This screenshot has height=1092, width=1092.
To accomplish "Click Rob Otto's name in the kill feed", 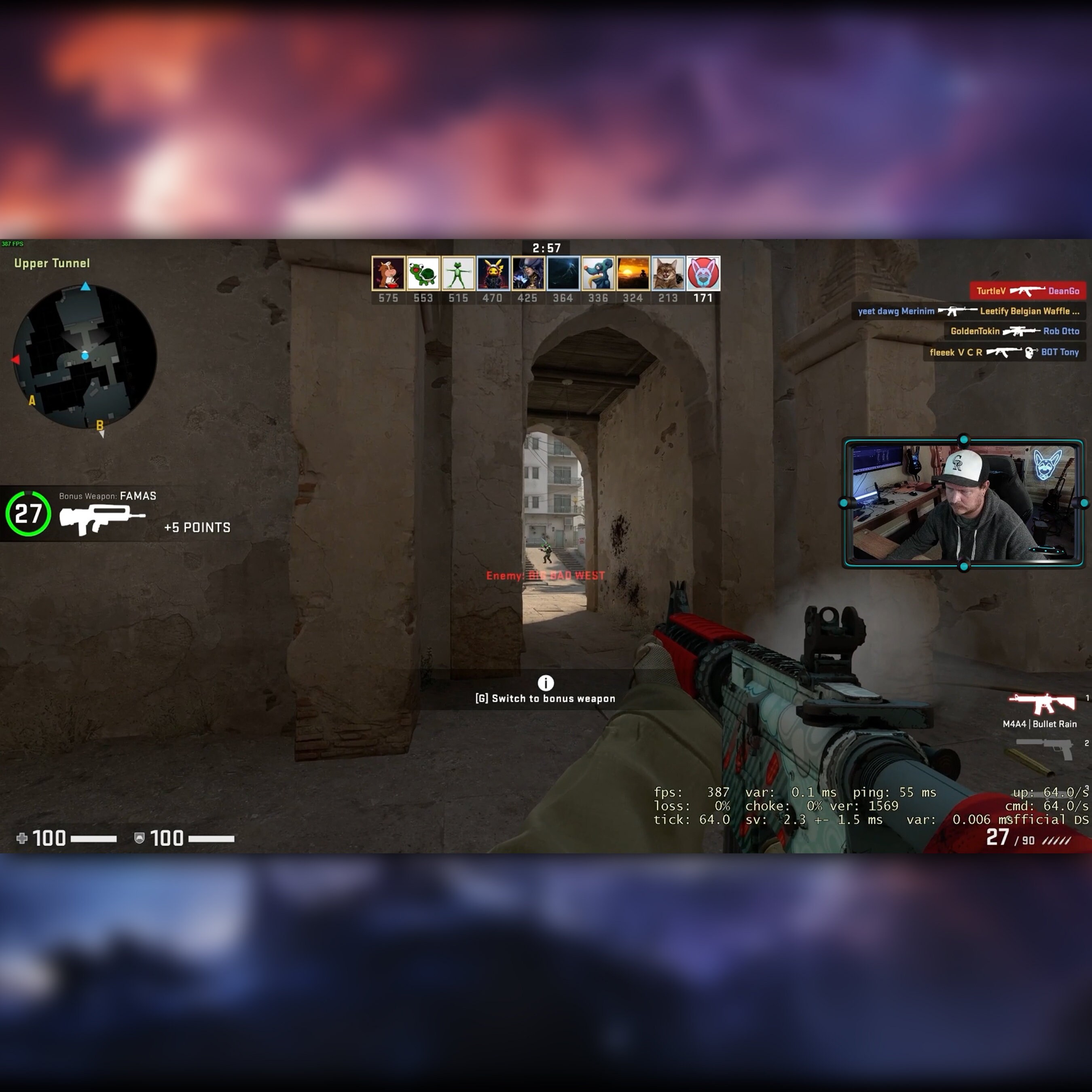I will (x=1061, y=332).
